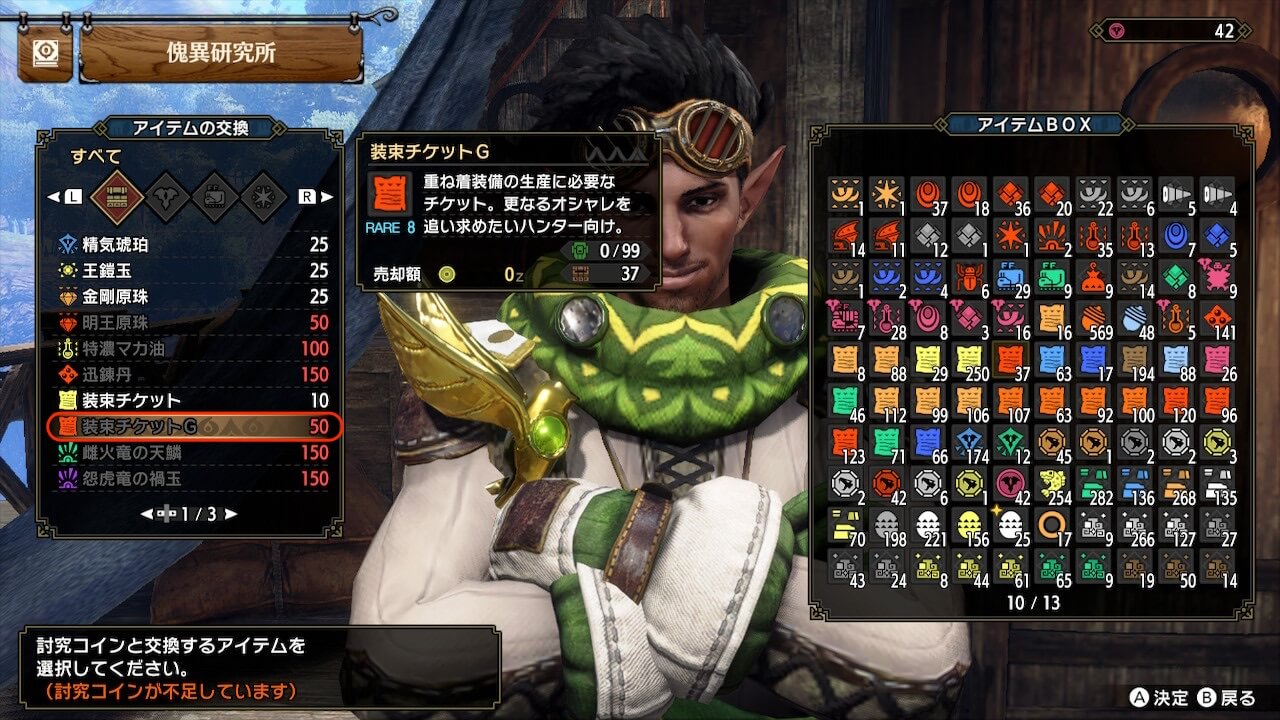The width and height of the screenshot is (1280, 720).
Task: Go to the previous exchange list page
Action: pos(146,514)
